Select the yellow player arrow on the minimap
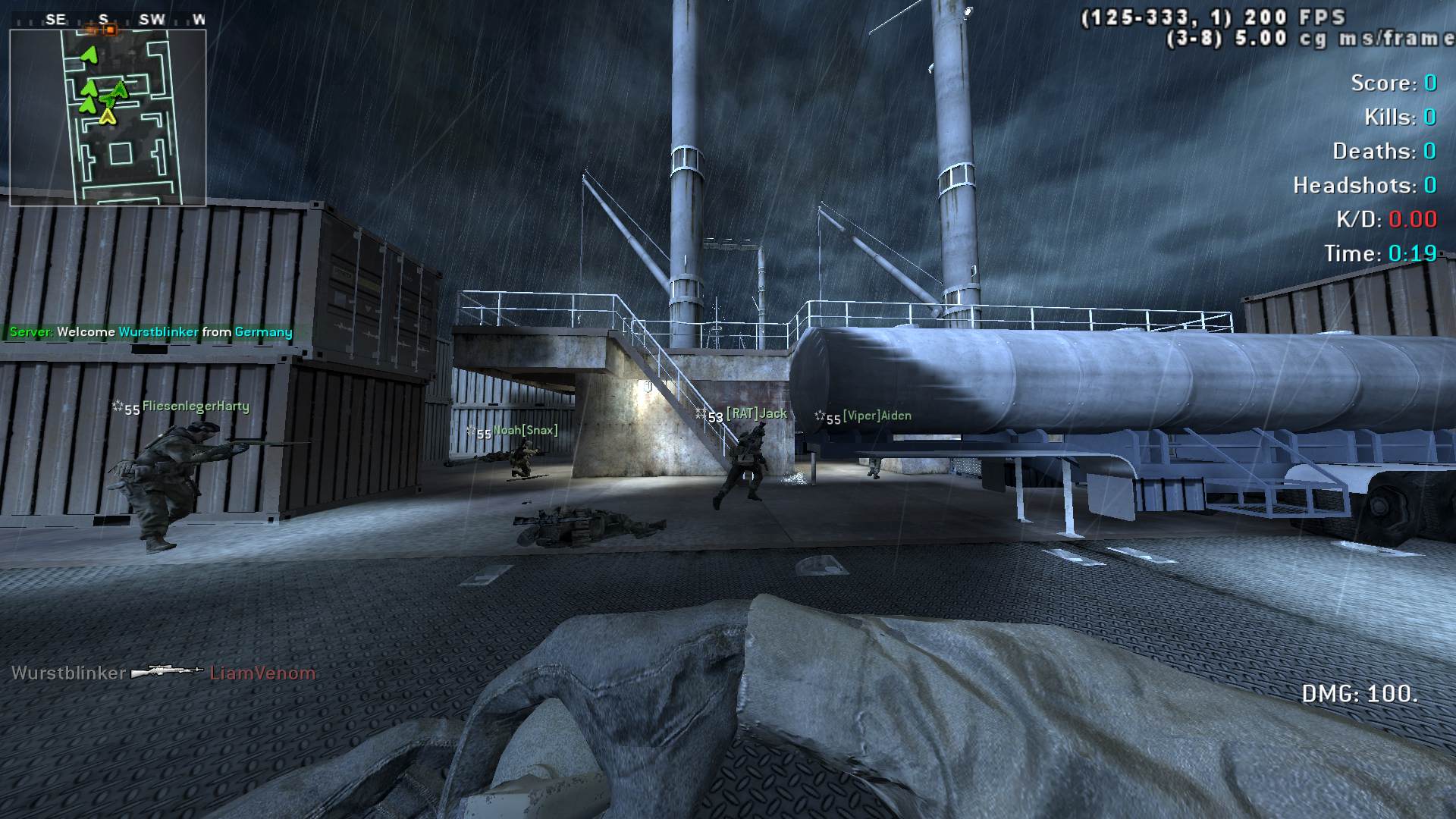The image size is (1456, 819). tap(108, 116)
